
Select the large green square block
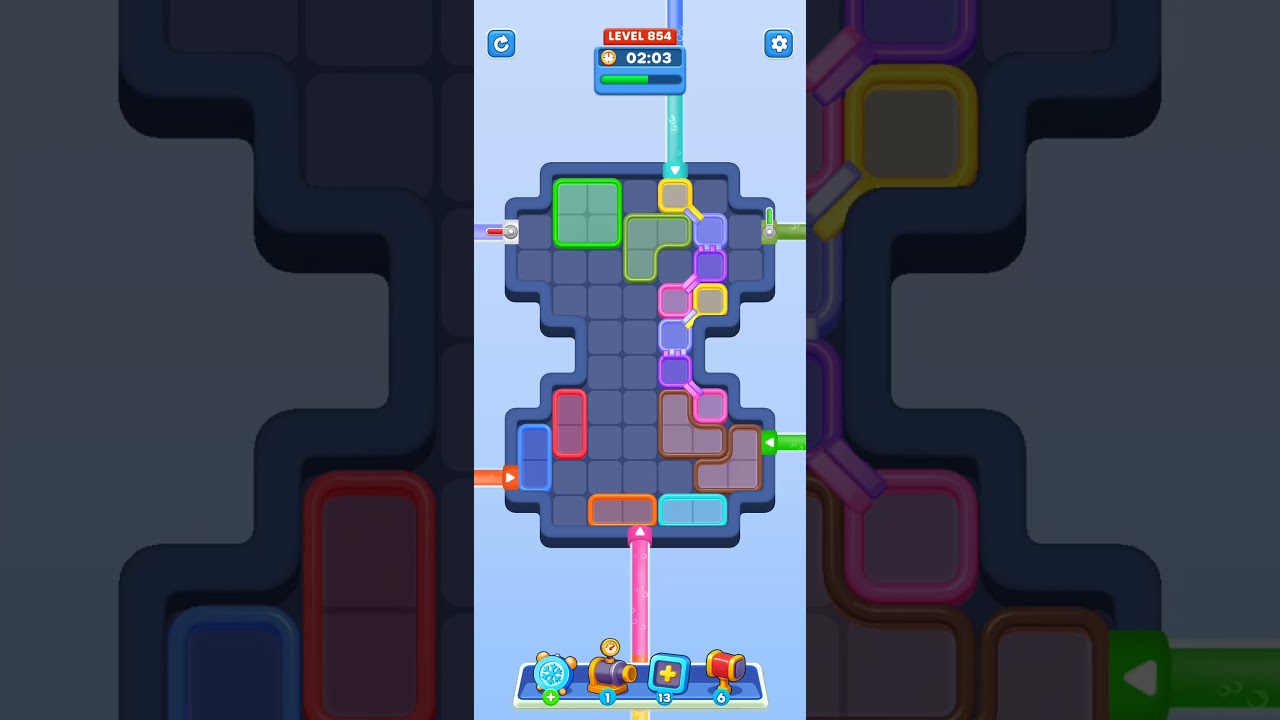[586, 214]
